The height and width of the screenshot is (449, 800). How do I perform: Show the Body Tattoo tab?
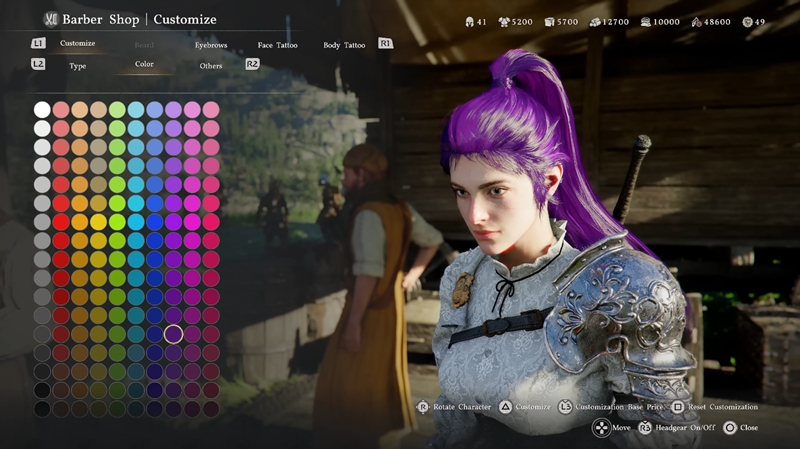[344, 45]
